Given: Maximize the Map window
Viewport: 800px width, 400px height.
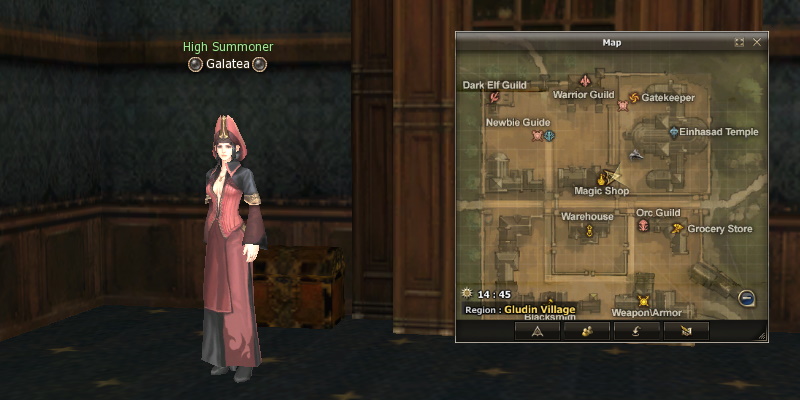Looking at the screenshot, I should tap(739, 43).
